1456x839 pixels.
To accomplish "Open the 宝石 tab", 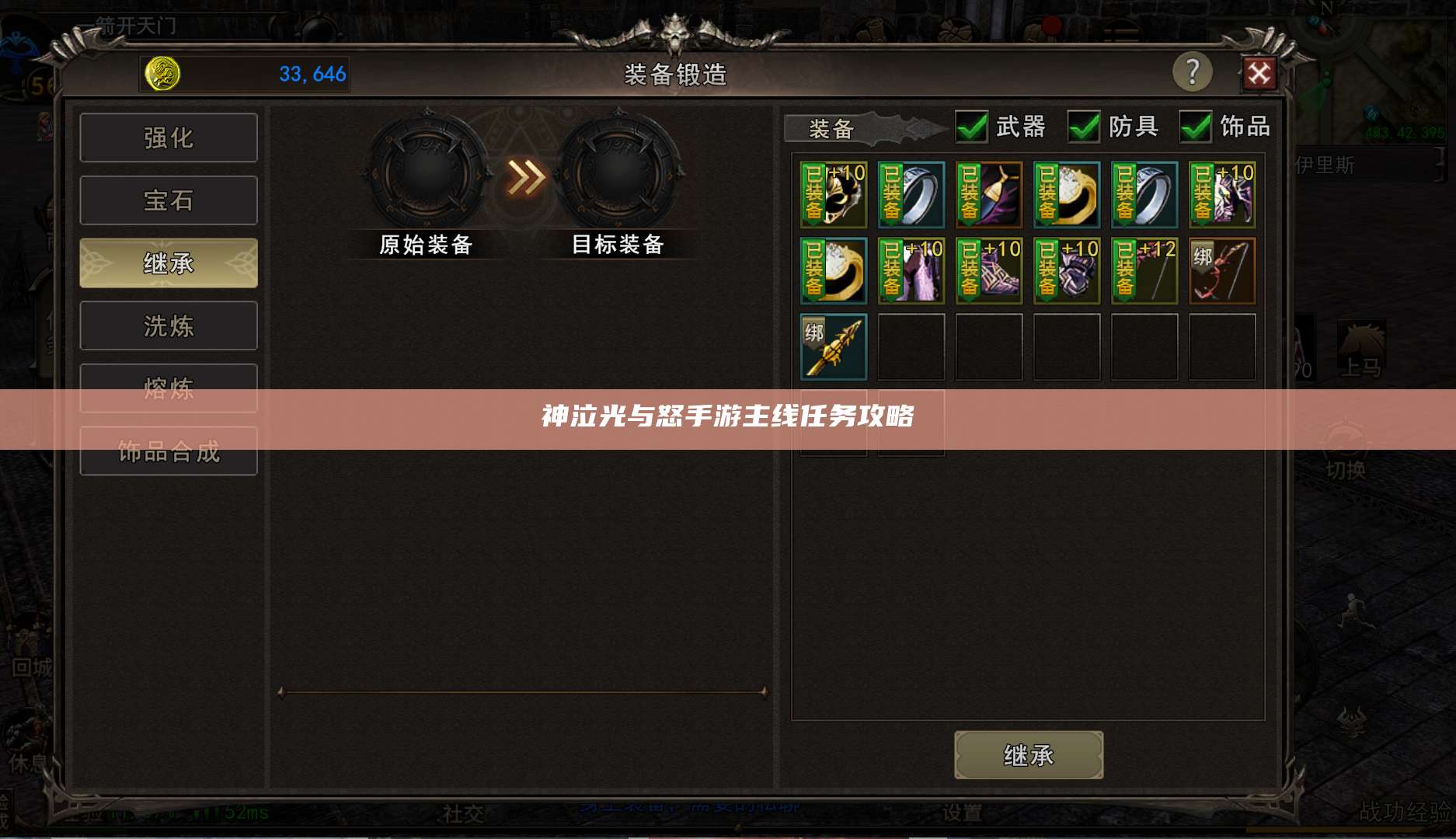I will point(168,200).
